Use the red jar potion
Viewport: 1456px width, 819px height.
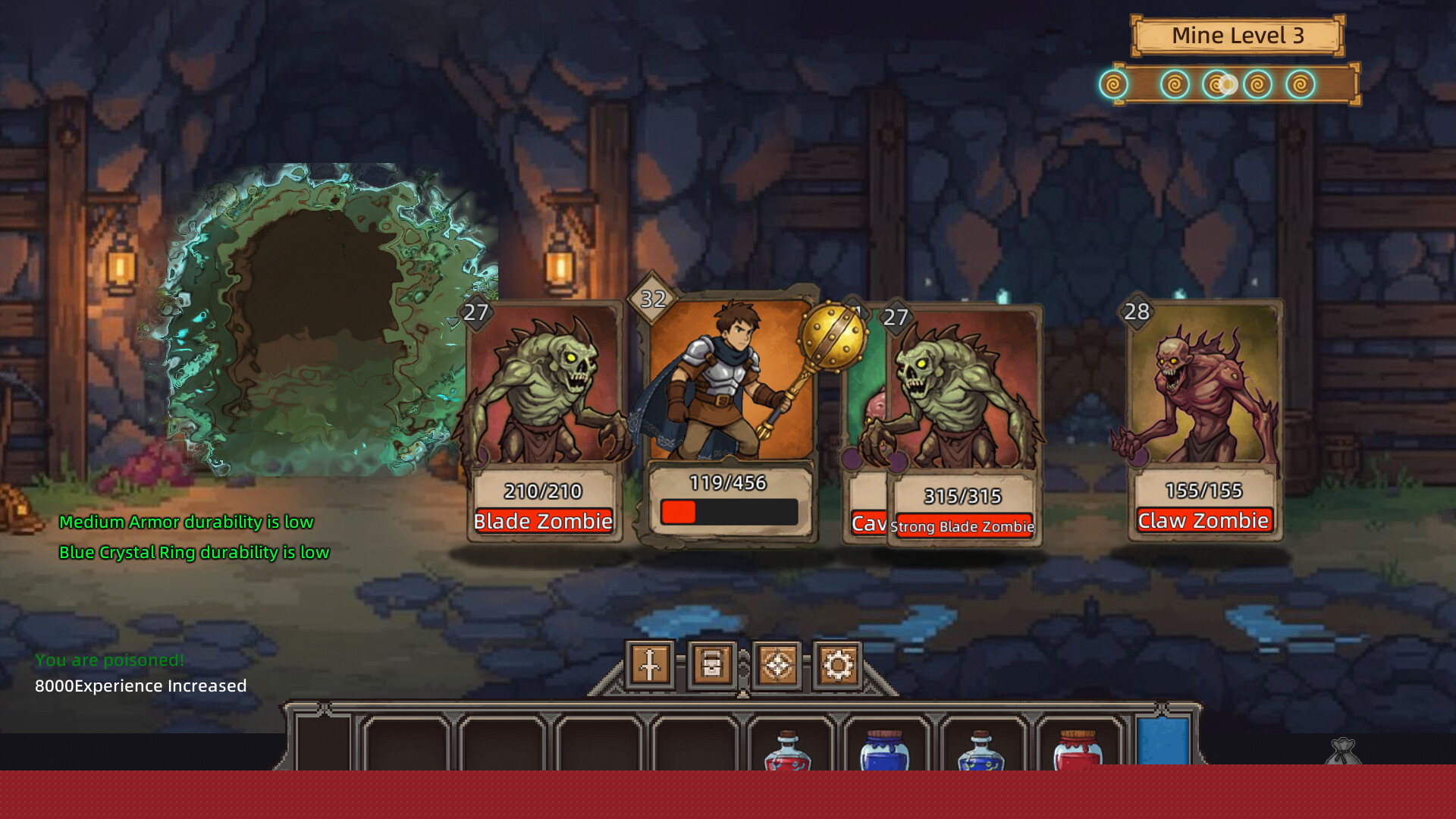pyautogui.click(x=1078, y=751)
